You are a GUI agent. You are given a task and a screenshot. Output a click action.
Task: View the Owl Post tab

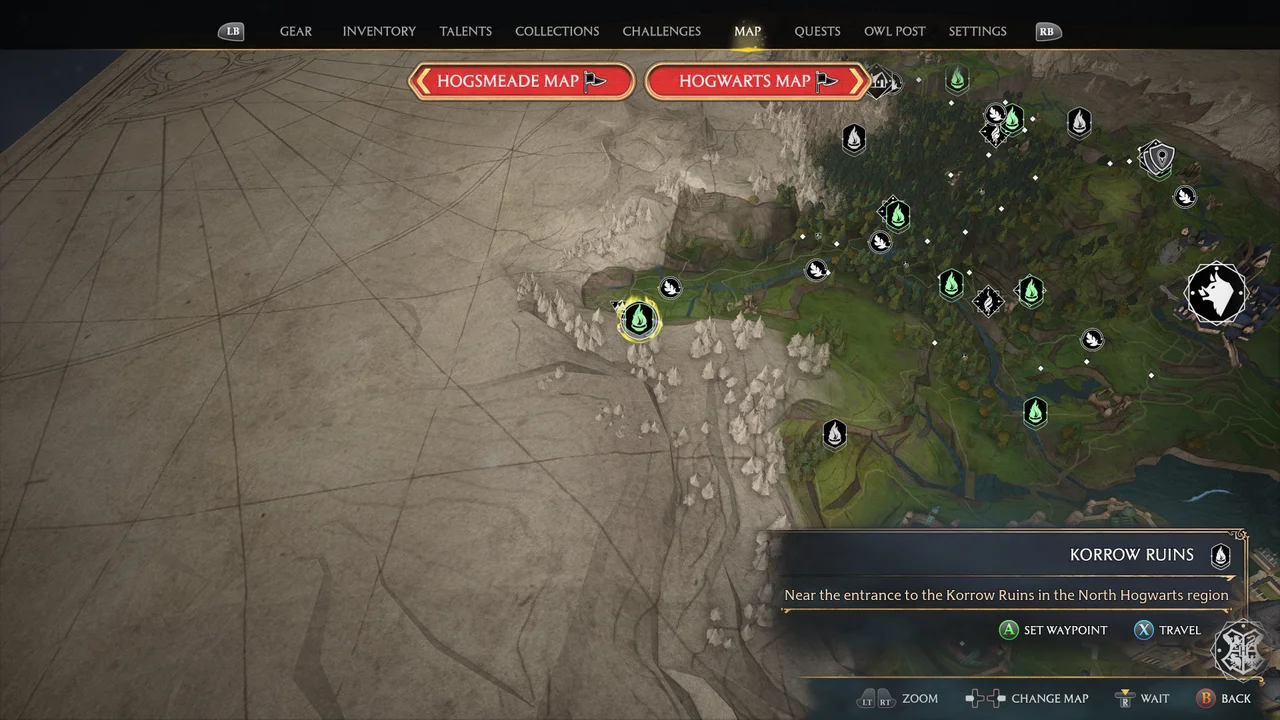[x=895, y=31]
